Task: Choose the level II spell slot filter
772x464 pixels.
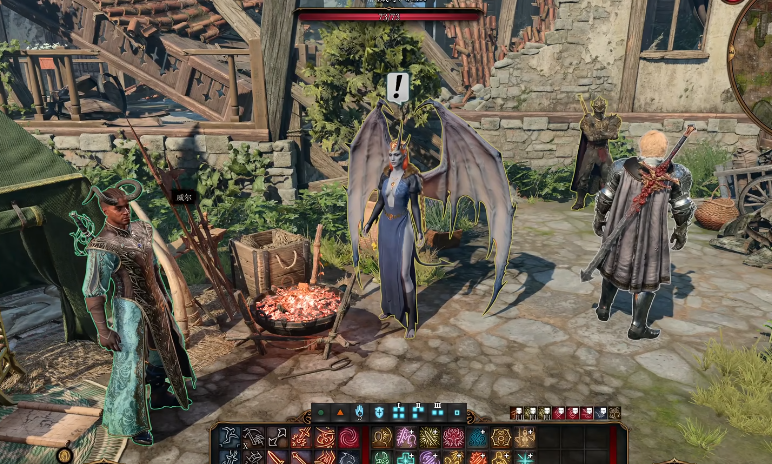Action: pyautogui.click(x=417, y=412)
